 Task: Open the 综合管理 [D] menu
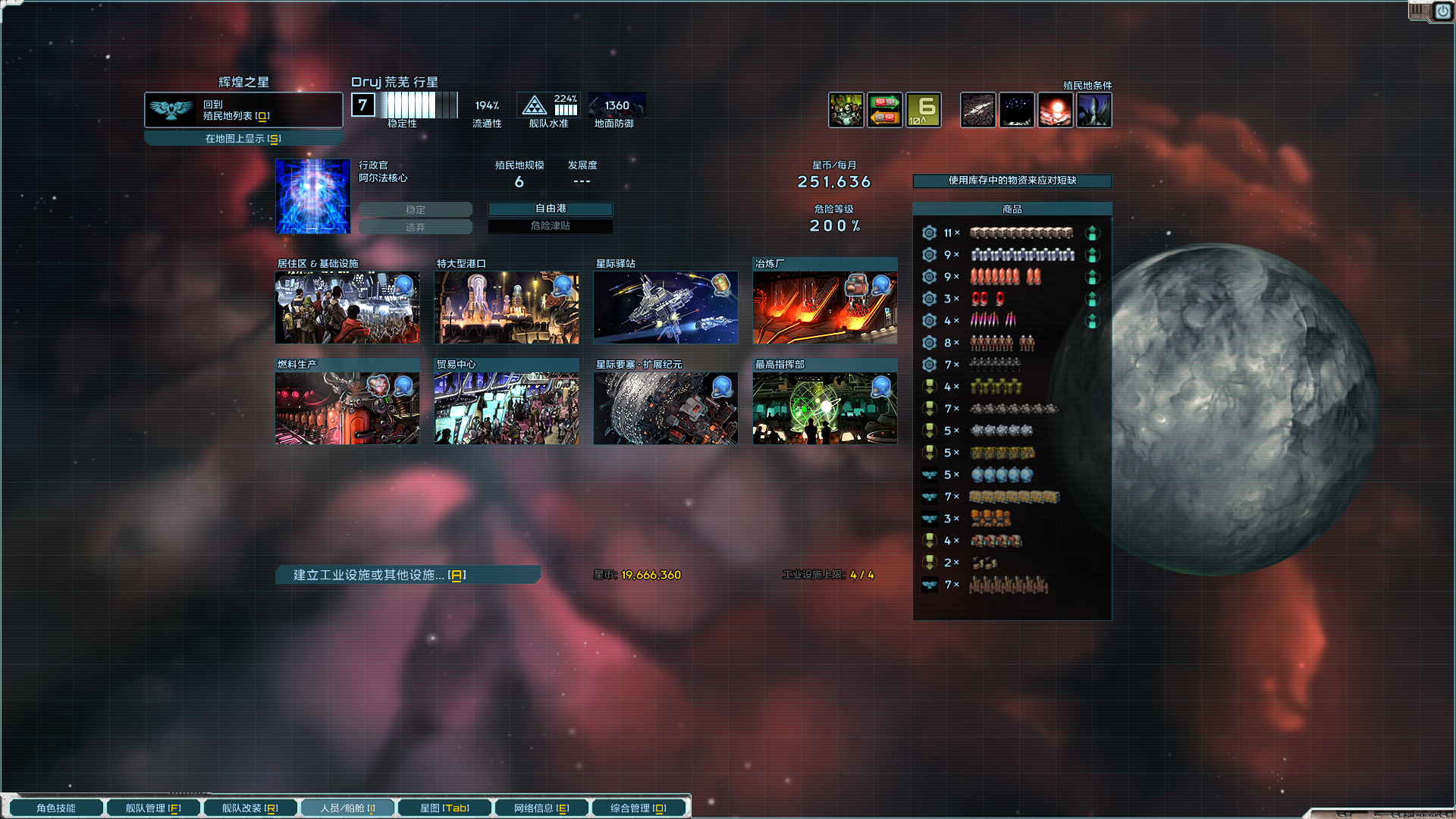coord(639,808)
